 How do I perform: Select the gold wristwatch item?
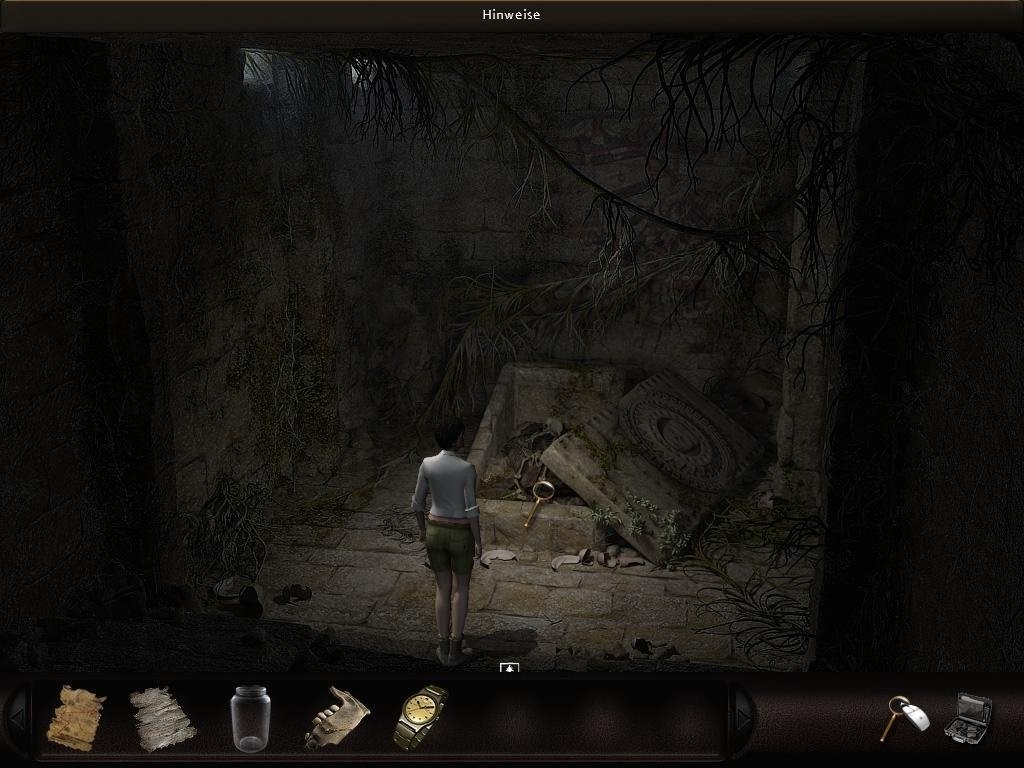421,716
